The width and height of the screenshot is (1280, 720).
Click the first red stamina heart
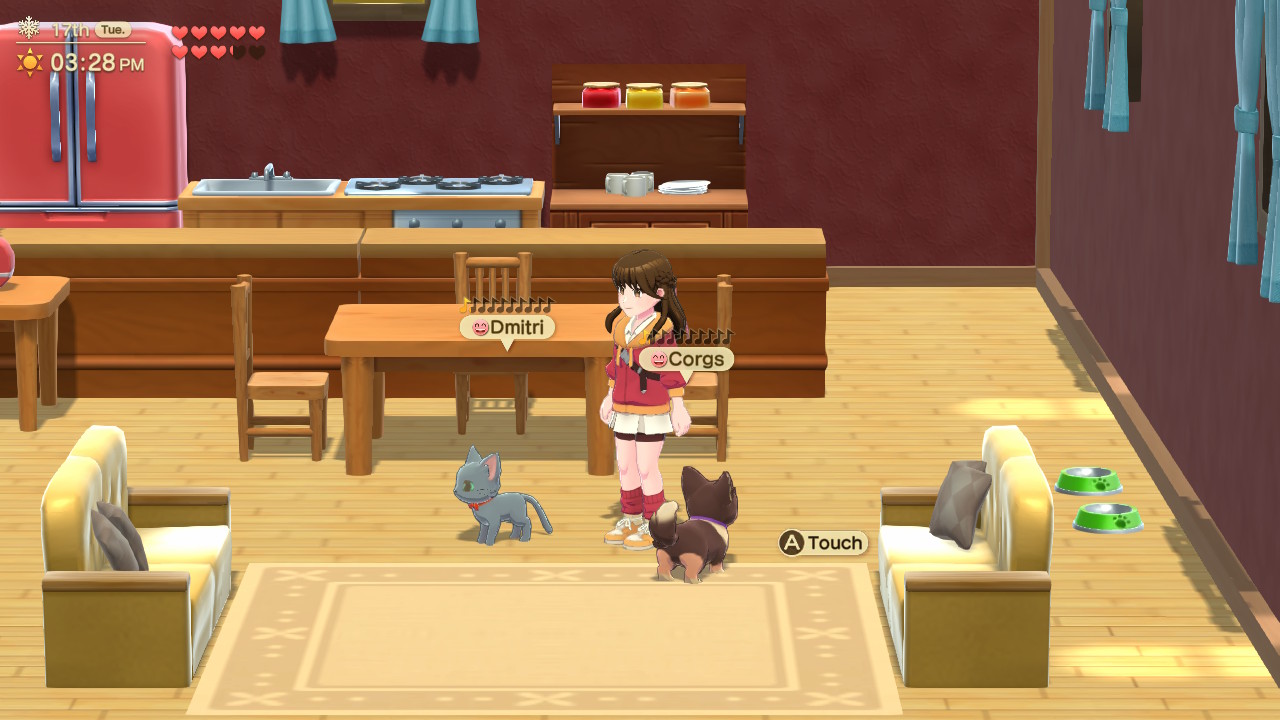[x=179, y=31]
